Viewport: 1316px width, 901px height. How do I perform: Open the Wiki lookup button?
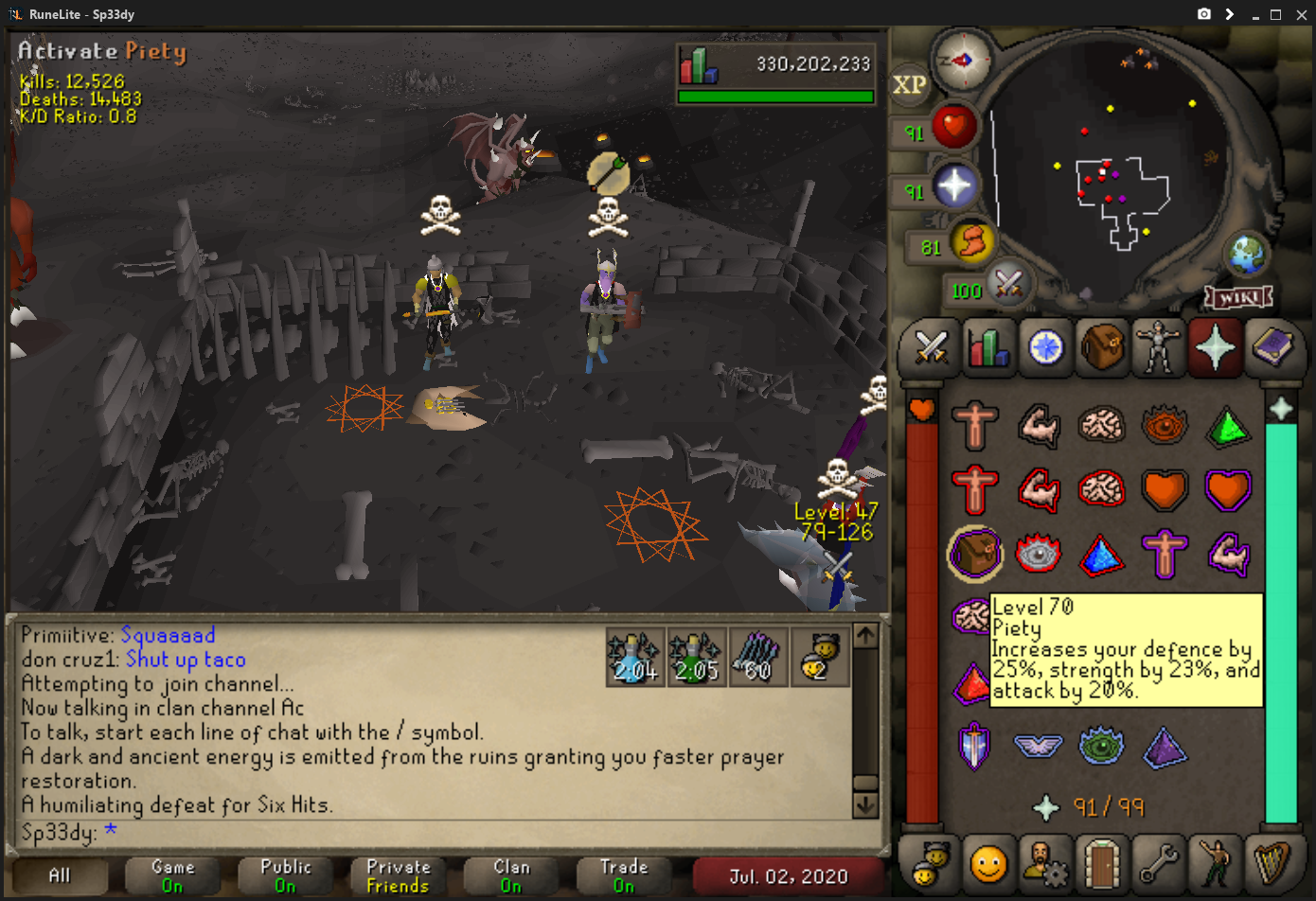tap(1238, 297)
